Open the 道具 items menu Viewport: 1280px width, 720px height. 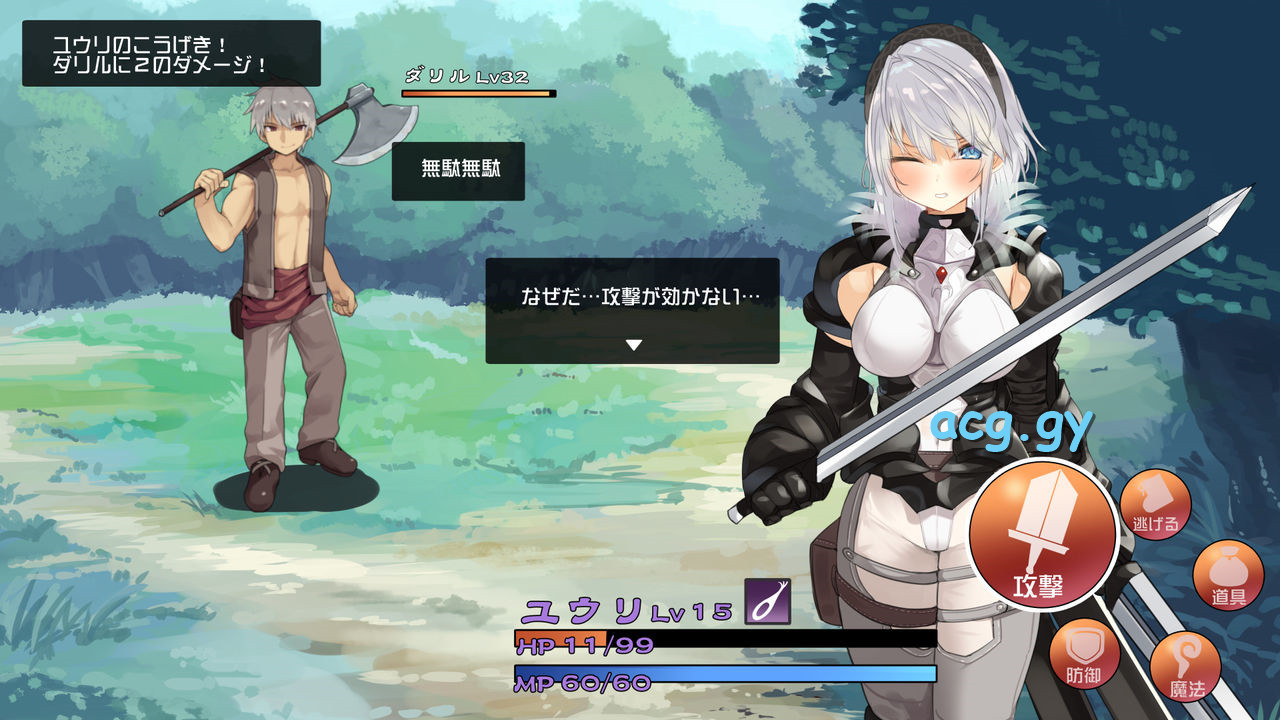[1228, 577]
